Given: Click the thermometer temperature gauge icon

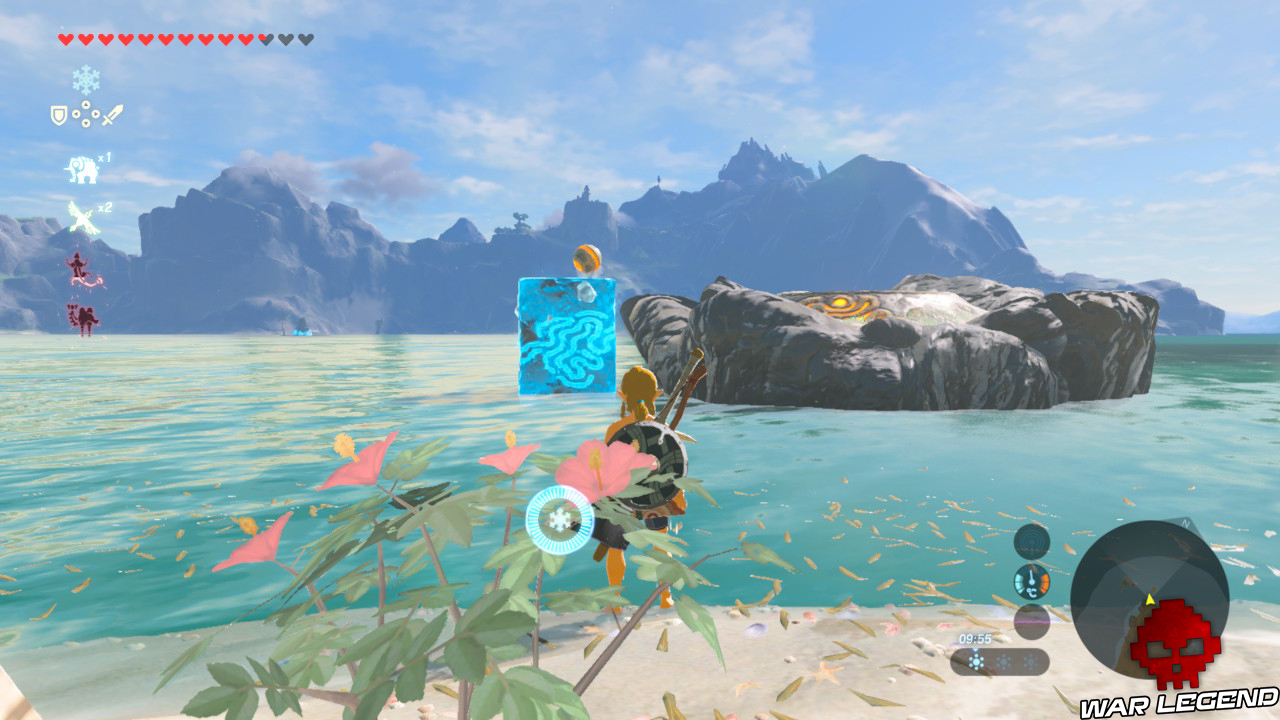Looking at the screenshot, I should [1031, 582].
